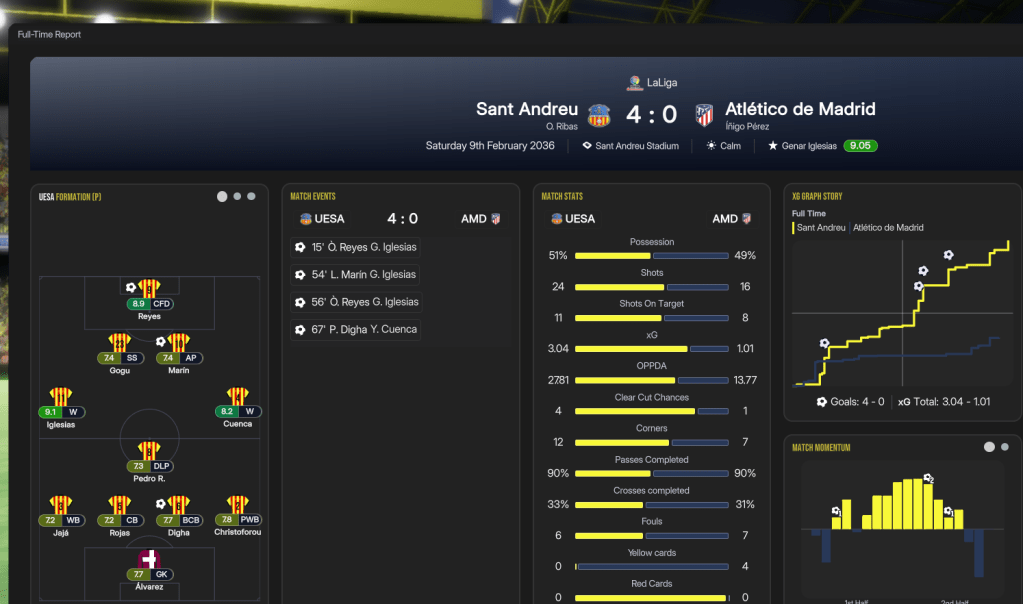Choose goalkeeper Álvarez on the formation
The width and height of the screenshot is (1023, 604).
click(x=149, y=560)
